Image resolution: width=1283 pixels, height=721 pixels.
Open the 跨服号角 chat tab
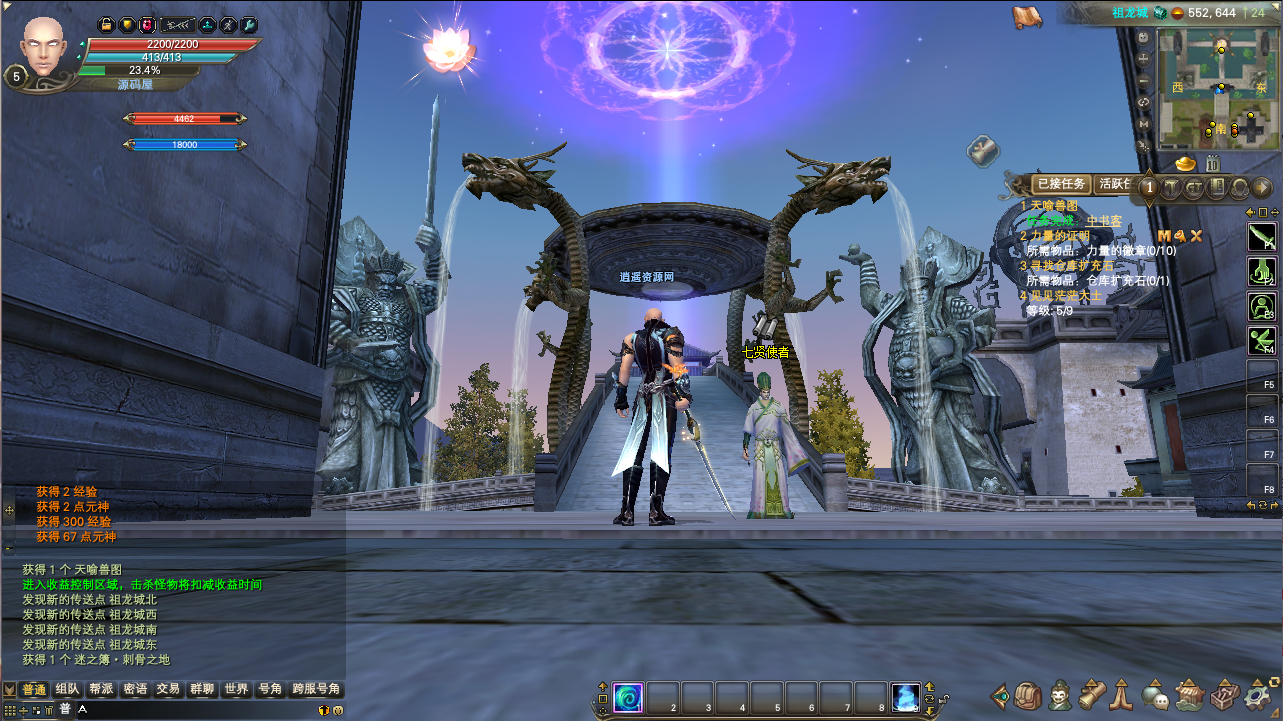pos(317,689)
